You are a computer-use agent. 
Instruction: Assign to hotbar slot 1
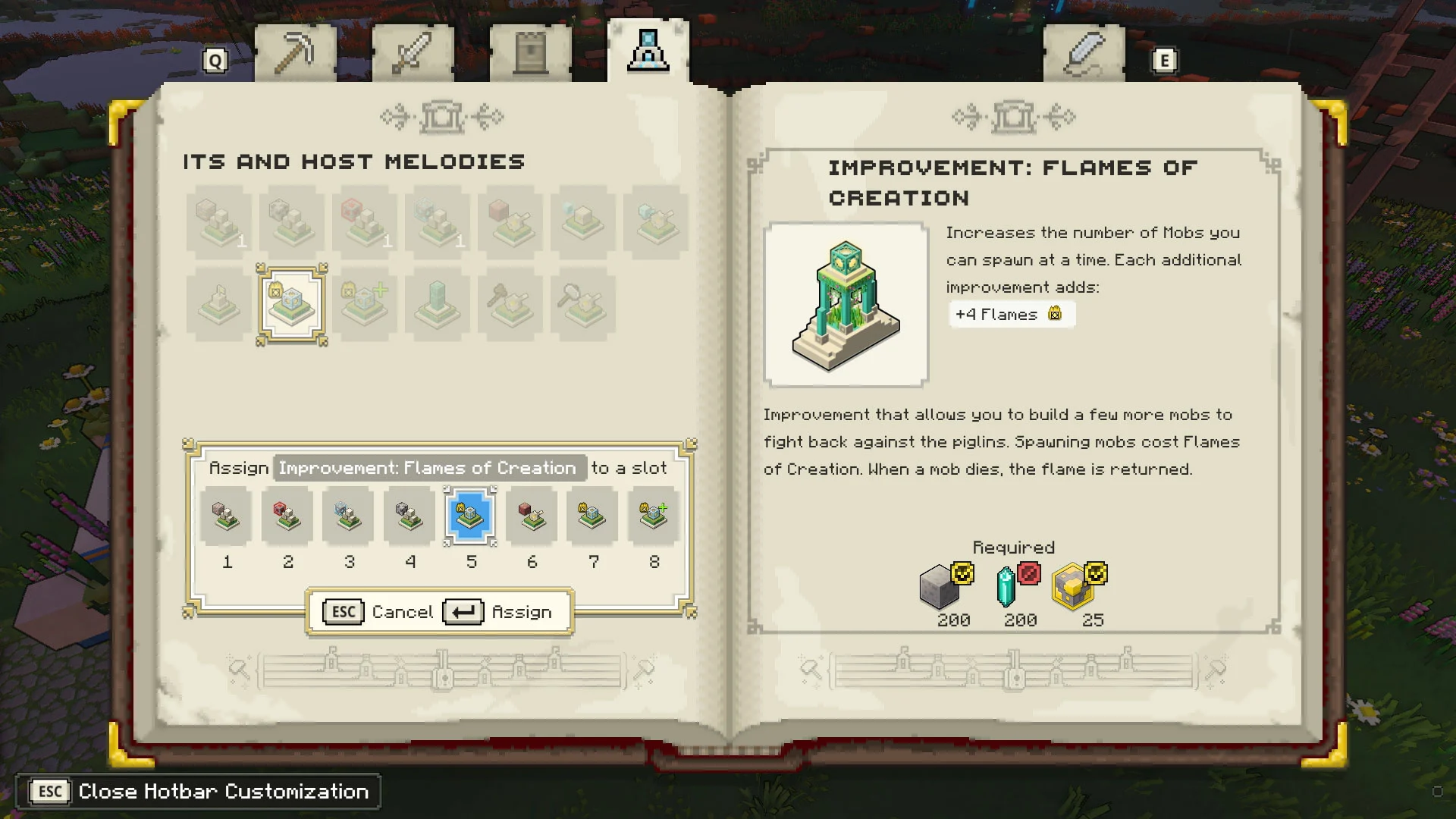[226, 517]
